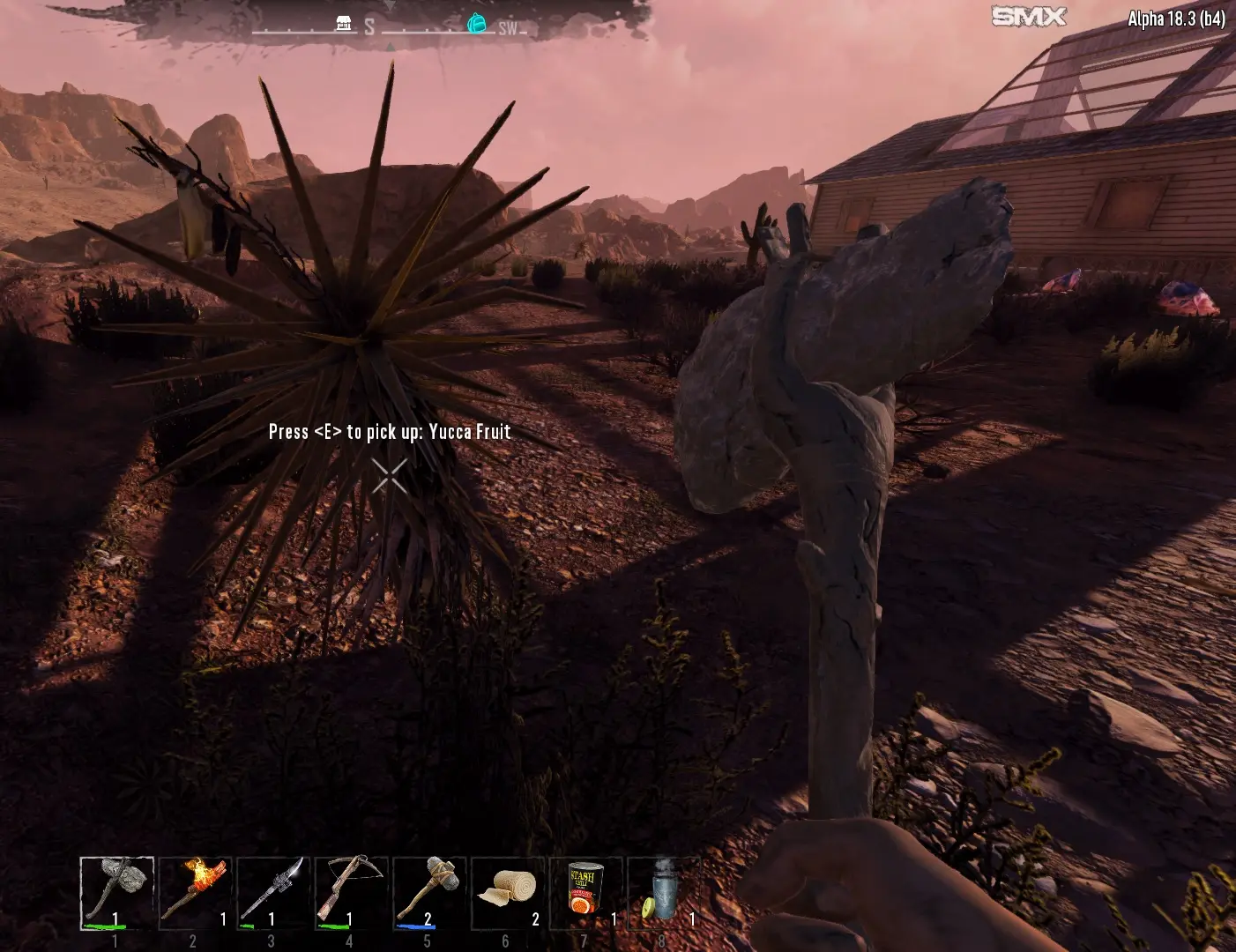Switch to the wooden crossbow slot

pyautogui.click(x=351, y=893)
